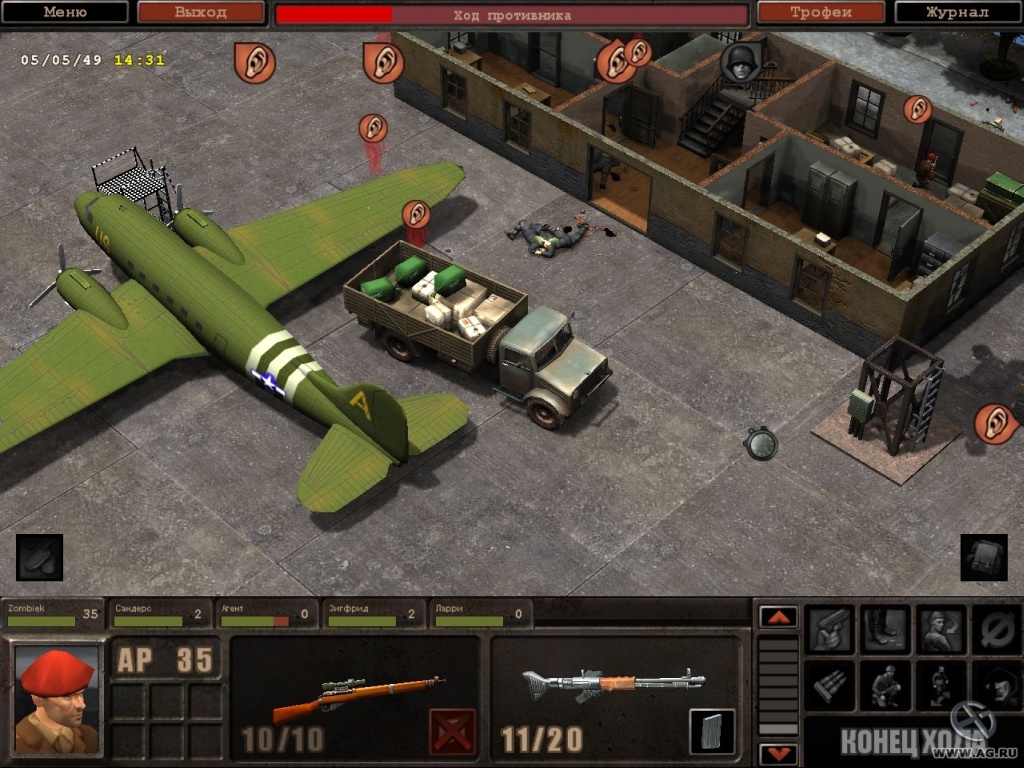Click the red beret soldier portrait
Screen dimensions: 1024x768
click(x=56, y=698)
